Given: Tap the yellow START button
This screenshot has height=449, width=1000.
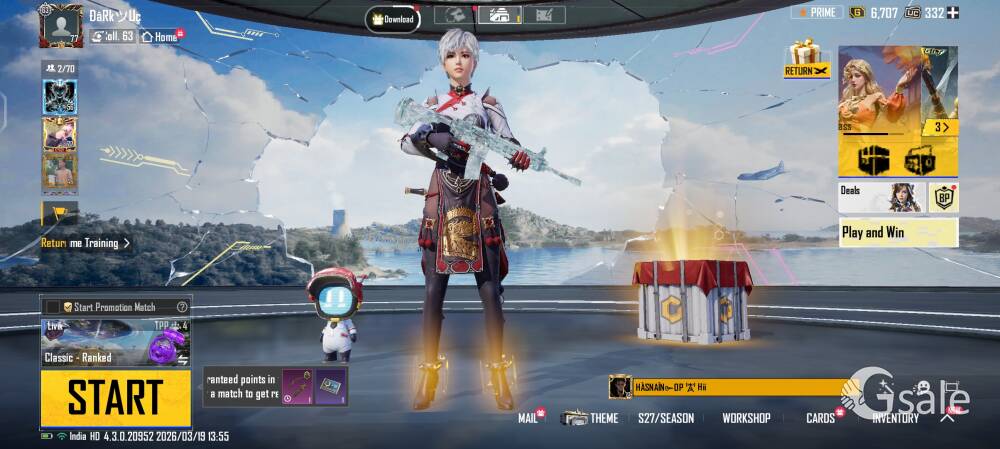Looking at the screenshot, I should pos(115,398).
